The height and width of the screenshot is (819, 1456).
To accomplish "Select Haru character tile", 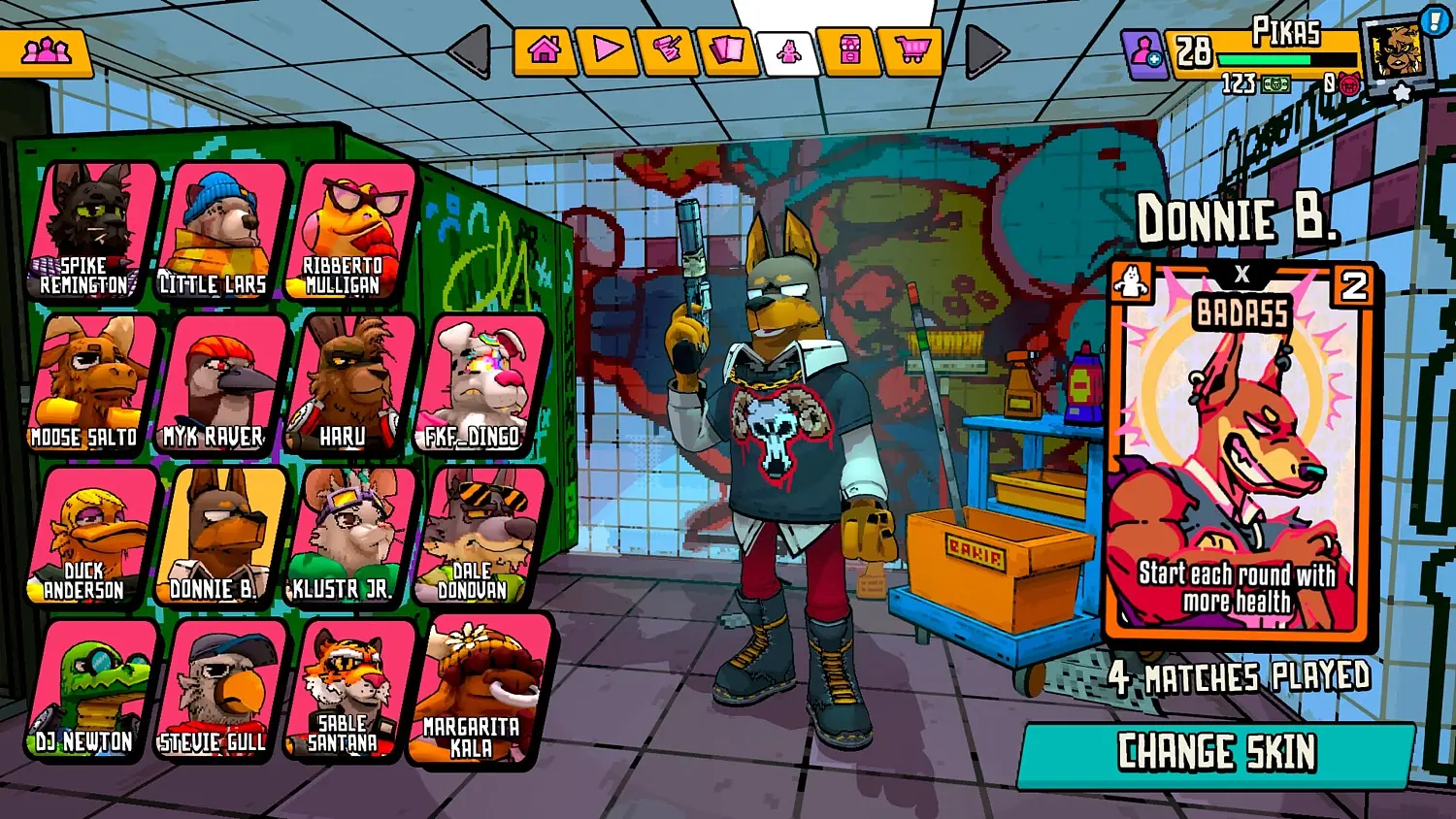I will [349, 384].
